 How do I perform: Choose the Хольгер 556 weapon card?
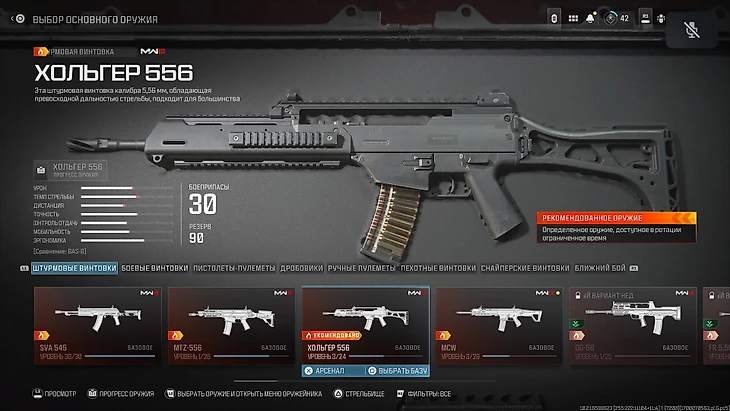click(365, 320)
